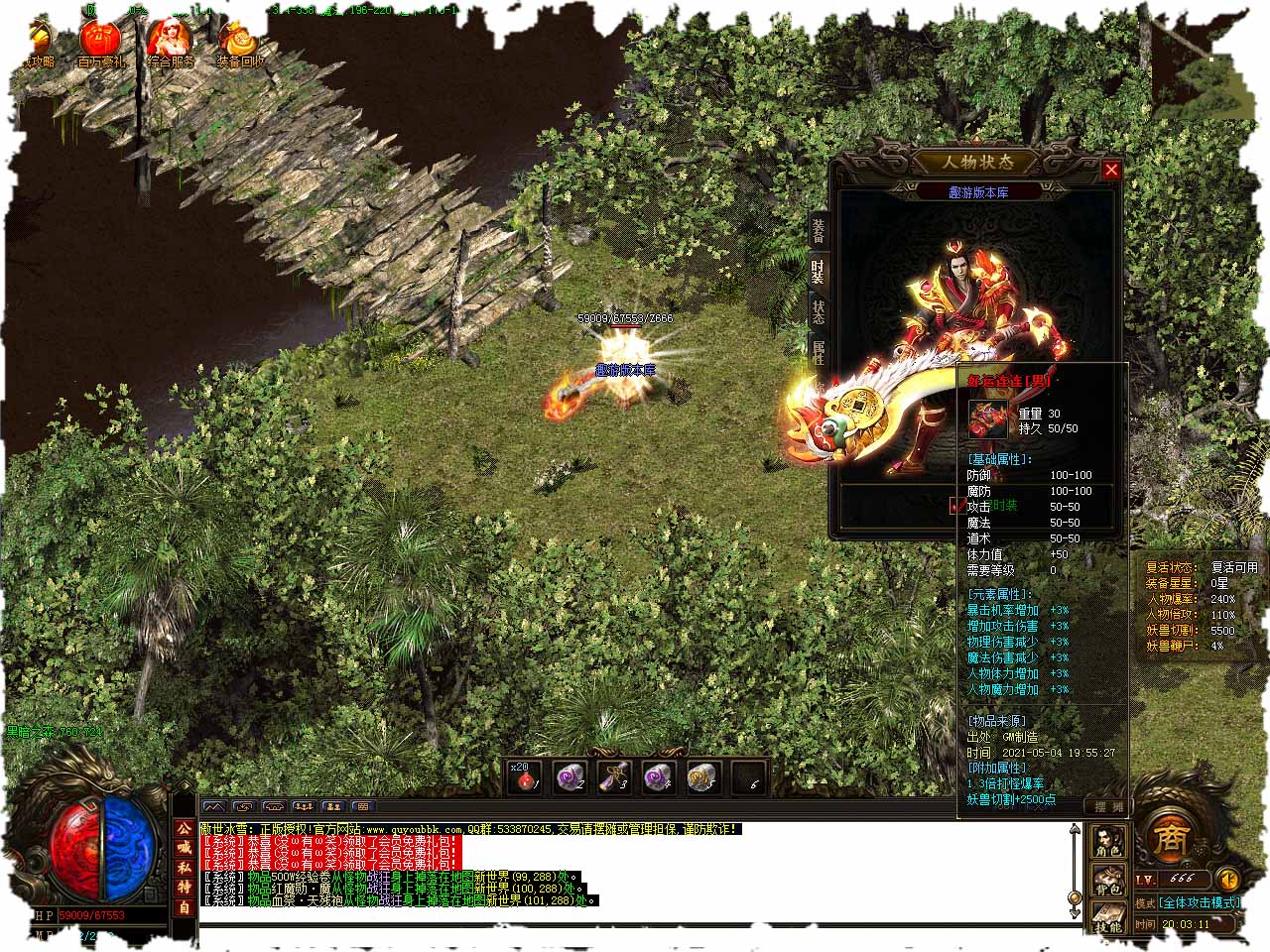The height and width of the screenshot is (952, 1270).
Task: Use the red potion in hotbar slot 1
Action: pyautogui.click(x=525, y=778)
